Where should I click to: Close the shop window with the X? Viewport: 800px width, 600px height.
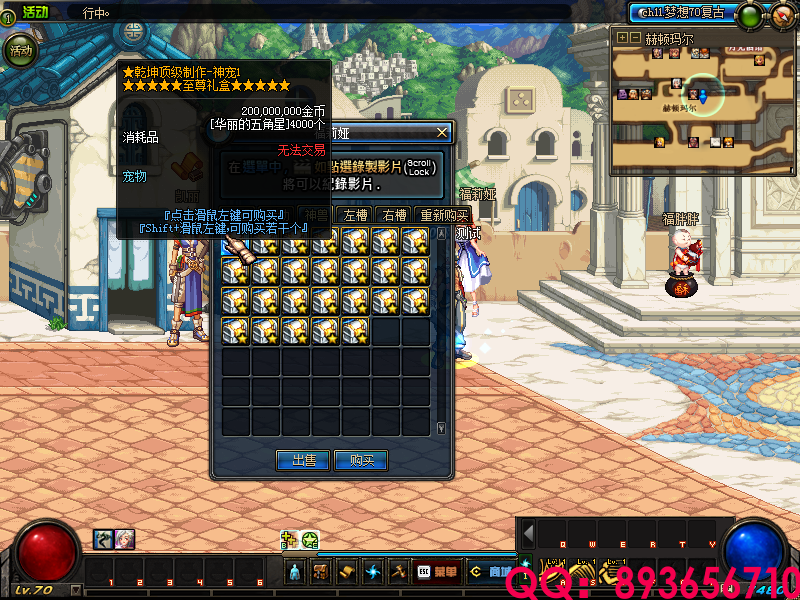442,132
